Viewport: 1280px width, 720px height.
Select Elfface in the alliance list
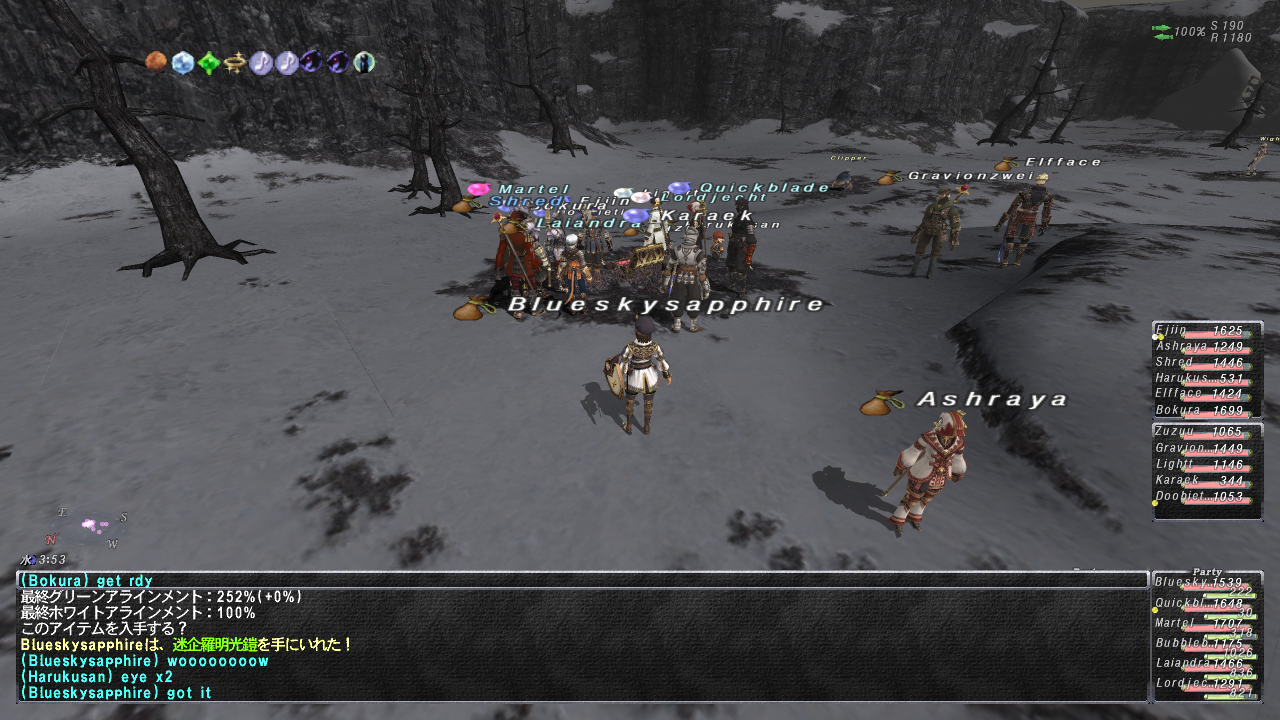(1206, 394)
